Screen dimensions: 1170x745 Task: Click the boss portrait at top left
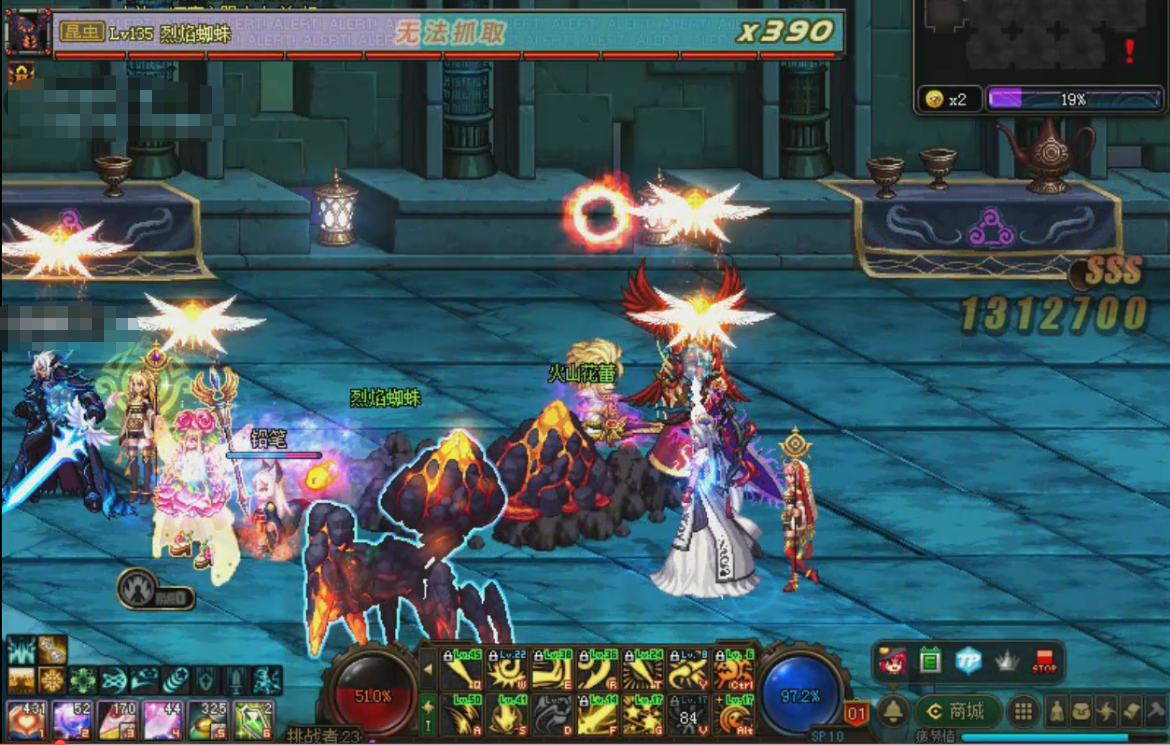(26, 32)
